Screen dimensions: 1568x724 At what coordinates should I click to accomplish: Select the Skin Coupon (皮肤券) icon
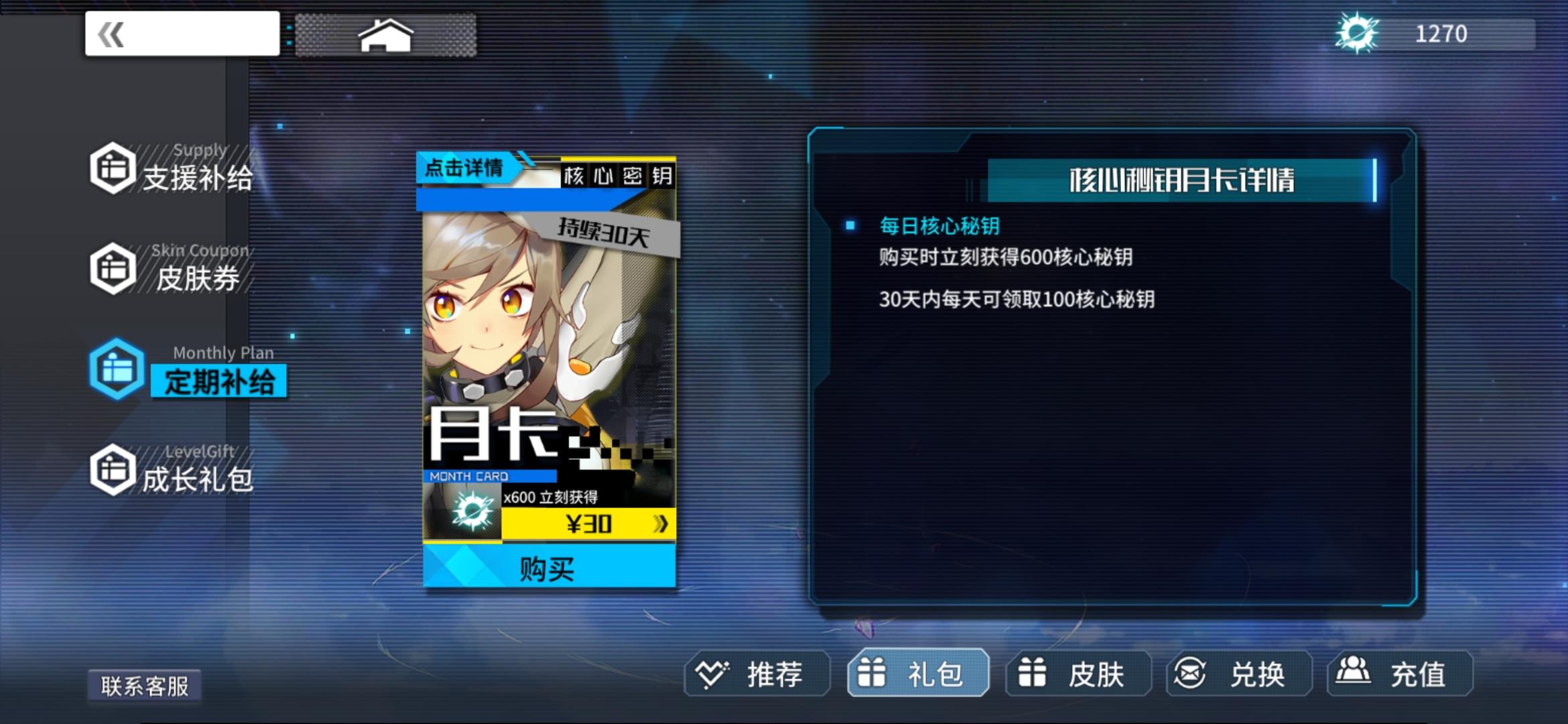click(x=114, y=268)
